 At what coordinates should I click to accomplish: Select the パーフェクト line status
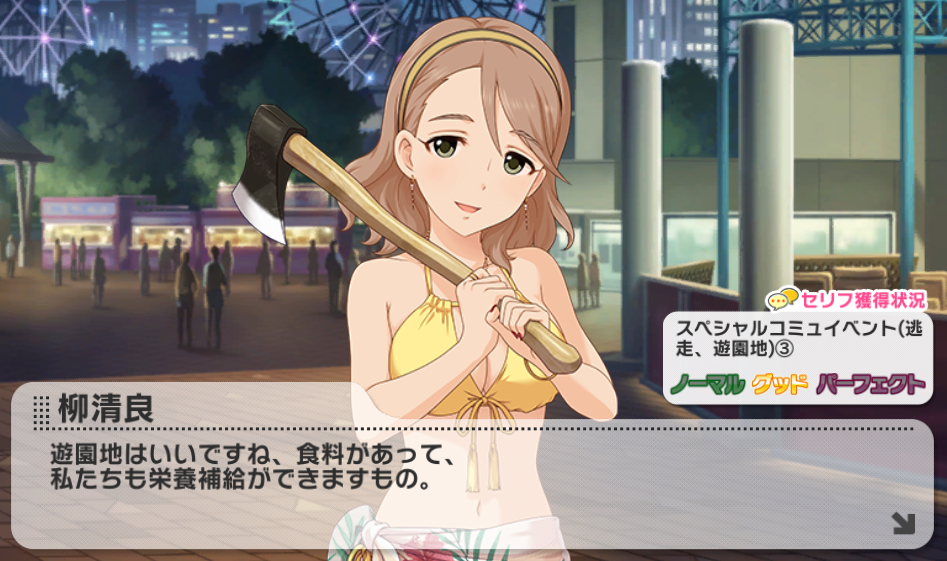pyautogui.click(x=870, y=384)
